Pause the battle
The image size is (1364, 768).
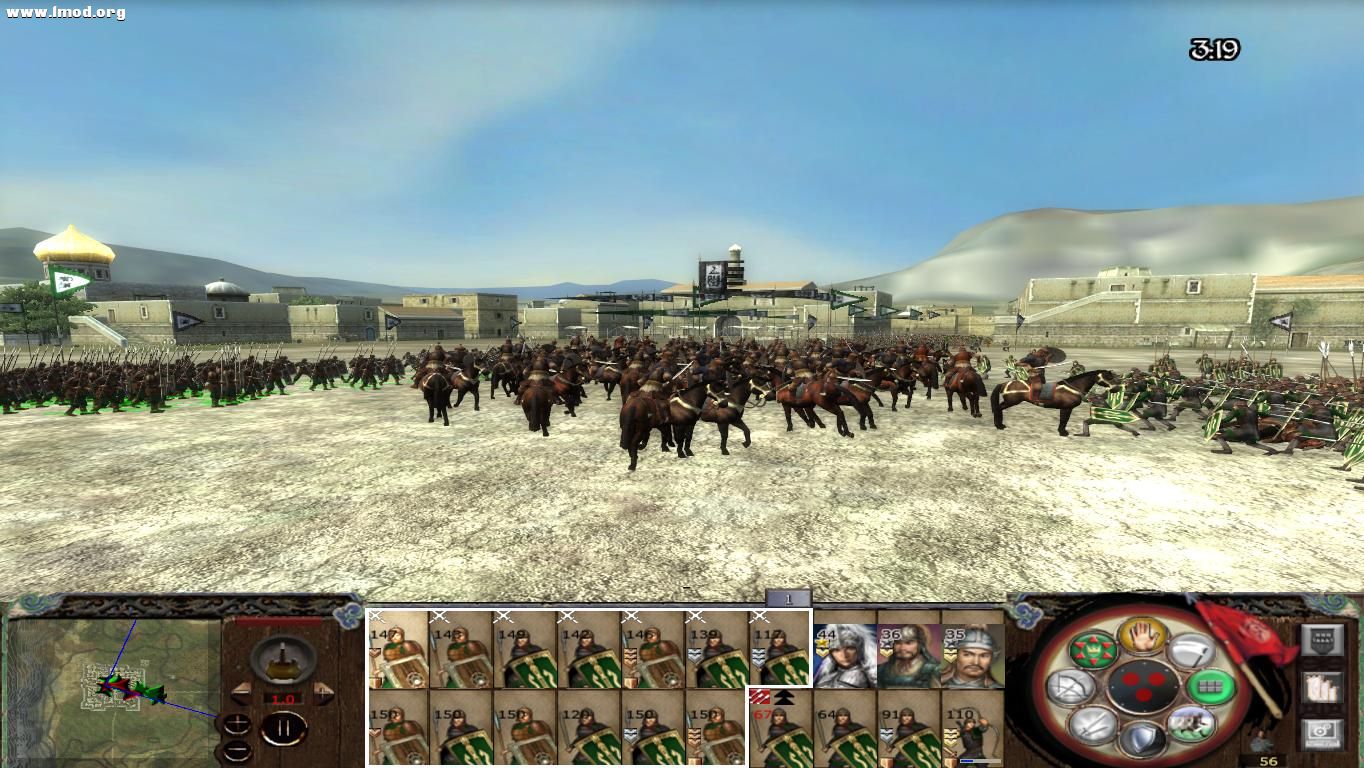pos(285,727)
